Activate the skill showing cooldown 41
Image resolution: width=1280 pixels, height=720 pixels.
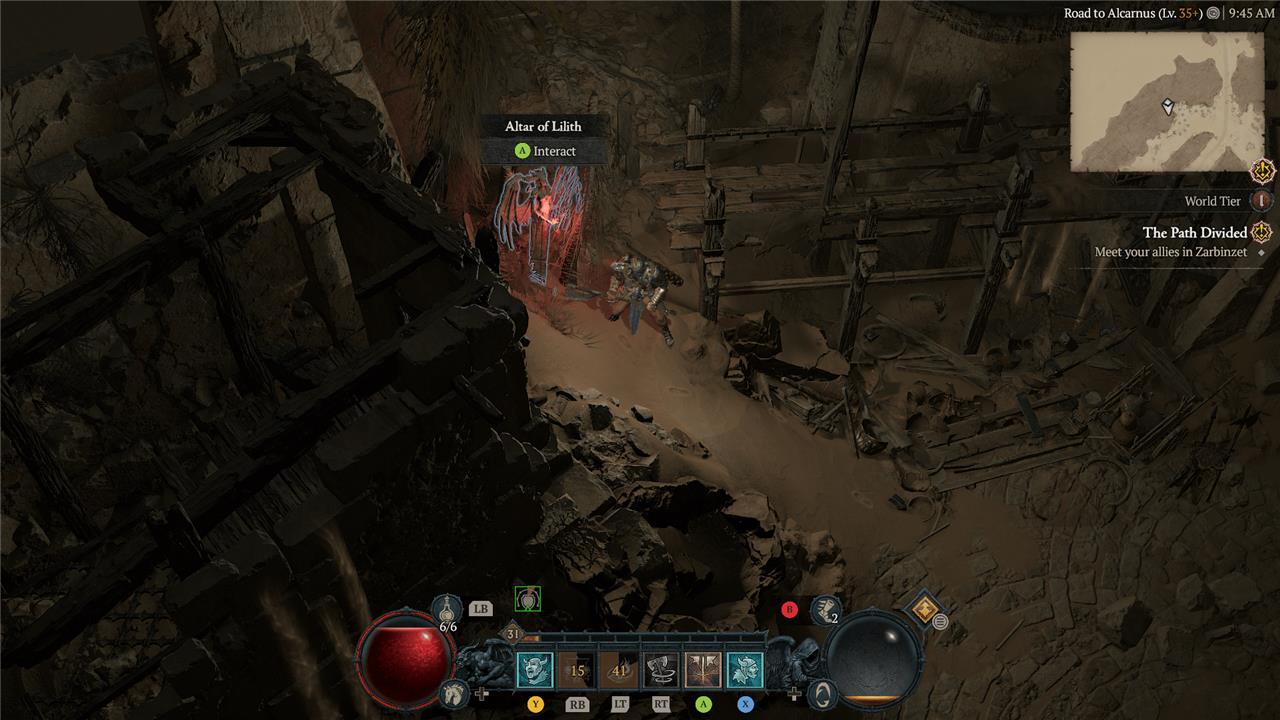(619, 670)
